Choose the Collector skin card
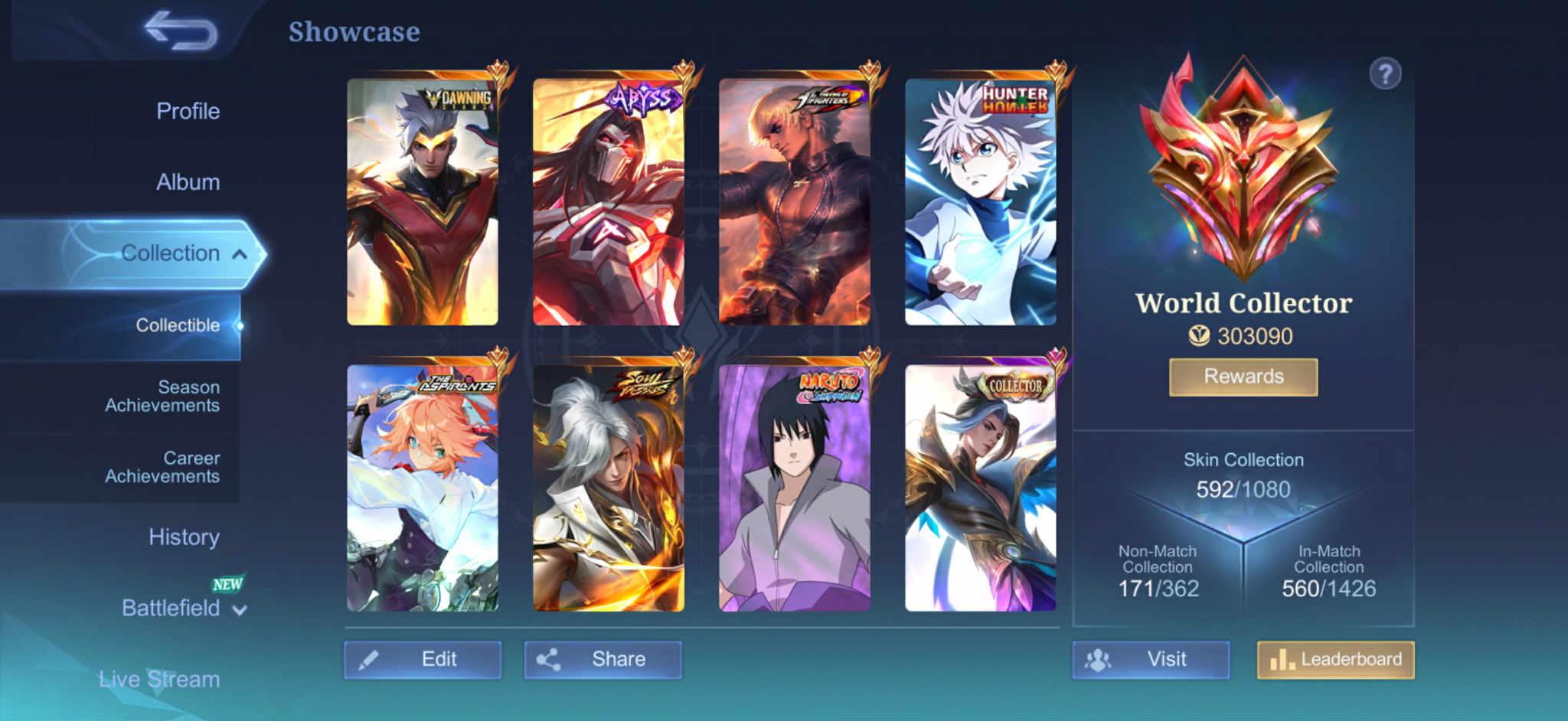Screen dimensions: 1568x721 pos(981,488)
